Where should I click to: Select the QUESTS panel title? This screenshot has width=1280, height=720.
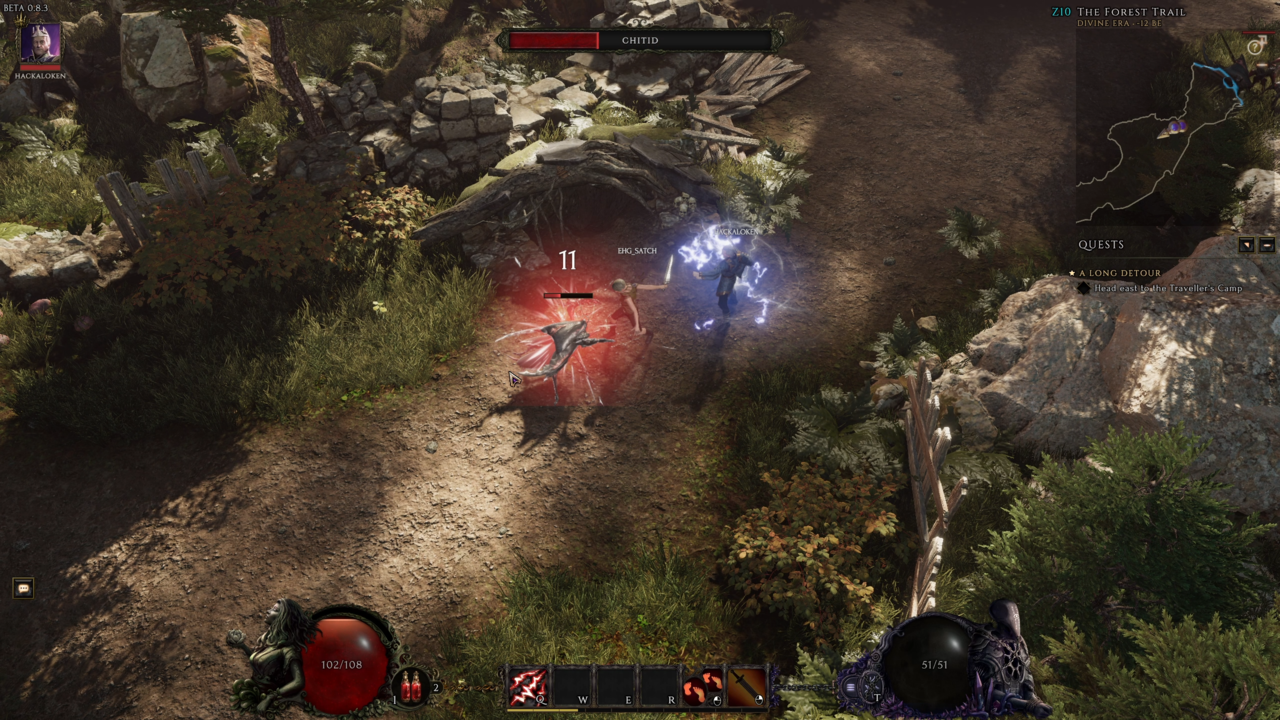(x=1102, y=244)
